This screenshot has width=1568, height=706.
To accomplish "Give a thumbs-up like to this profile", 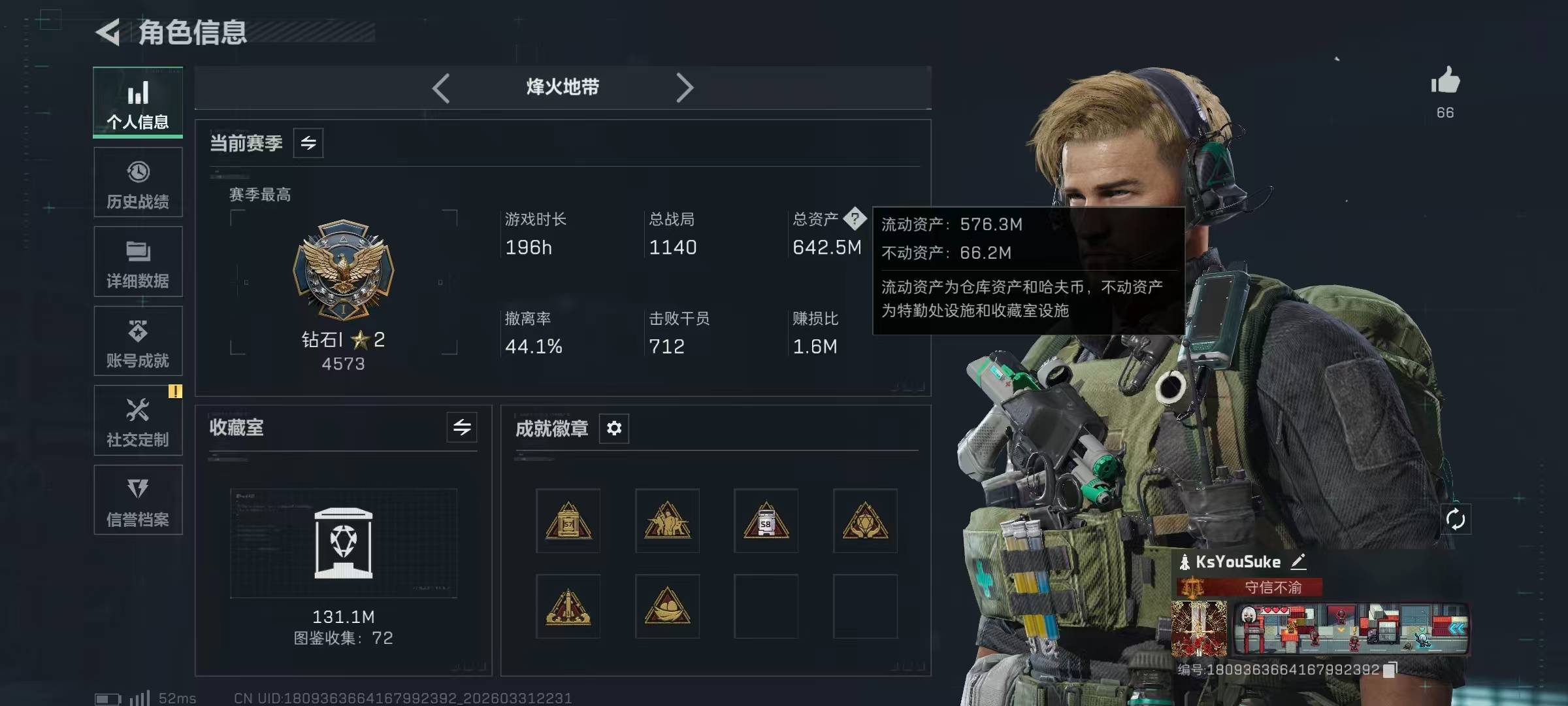I will point(1445,82).
